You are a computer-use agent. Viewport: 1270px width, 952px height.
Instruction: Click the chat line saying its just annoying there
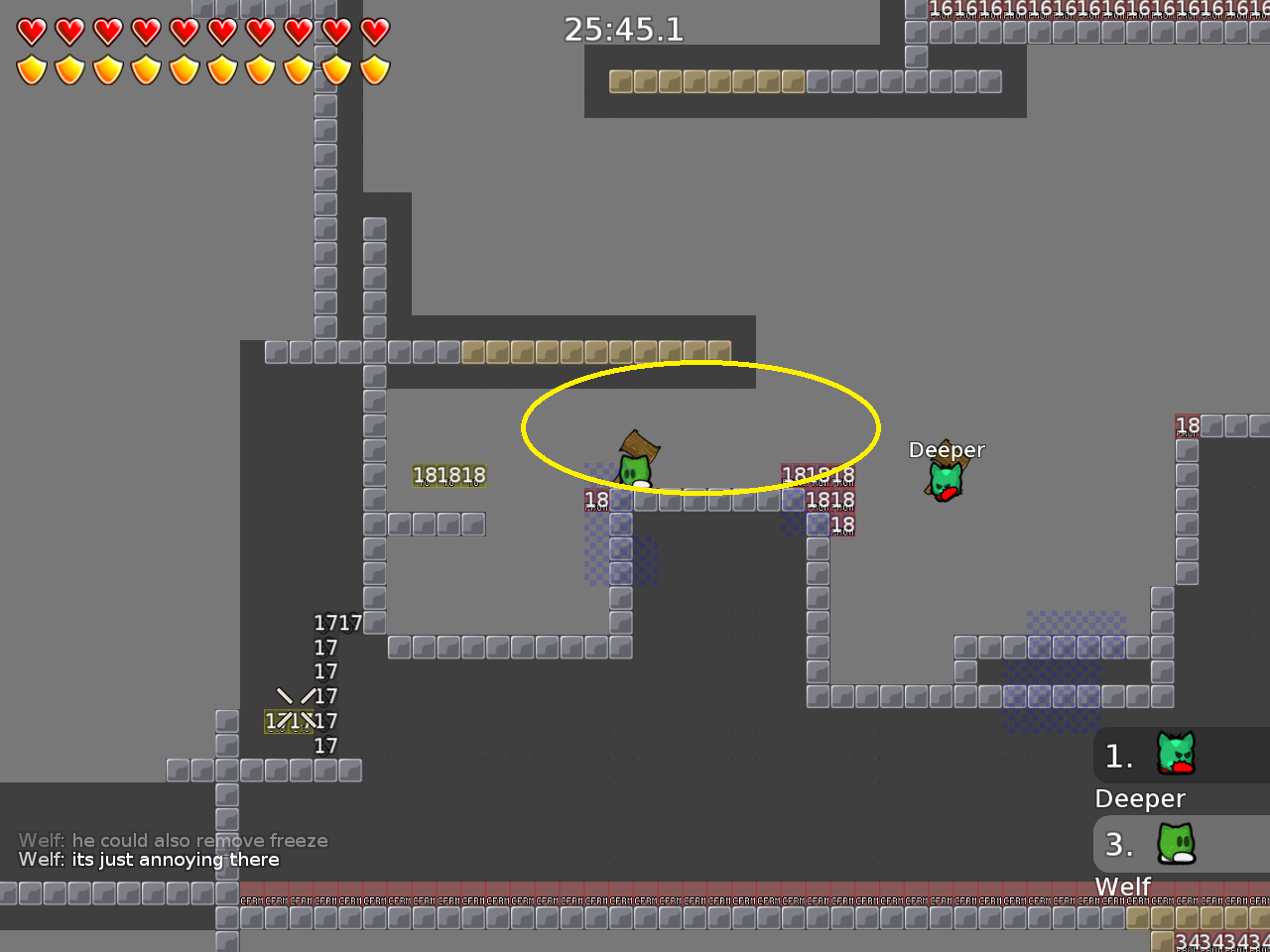coord(149,860)
